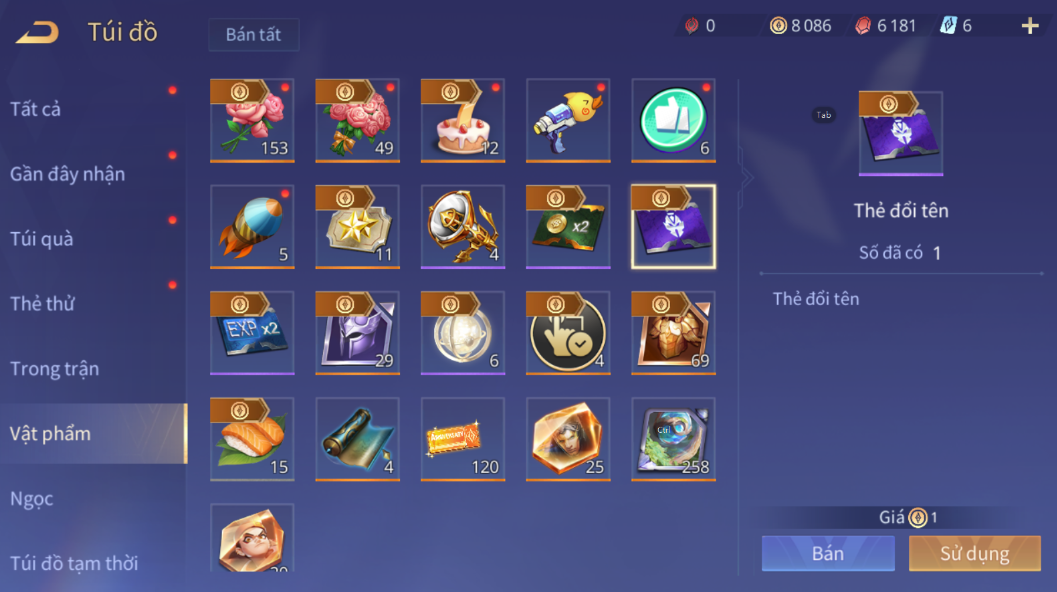Tap the Bán tất button

pos(253,34)
